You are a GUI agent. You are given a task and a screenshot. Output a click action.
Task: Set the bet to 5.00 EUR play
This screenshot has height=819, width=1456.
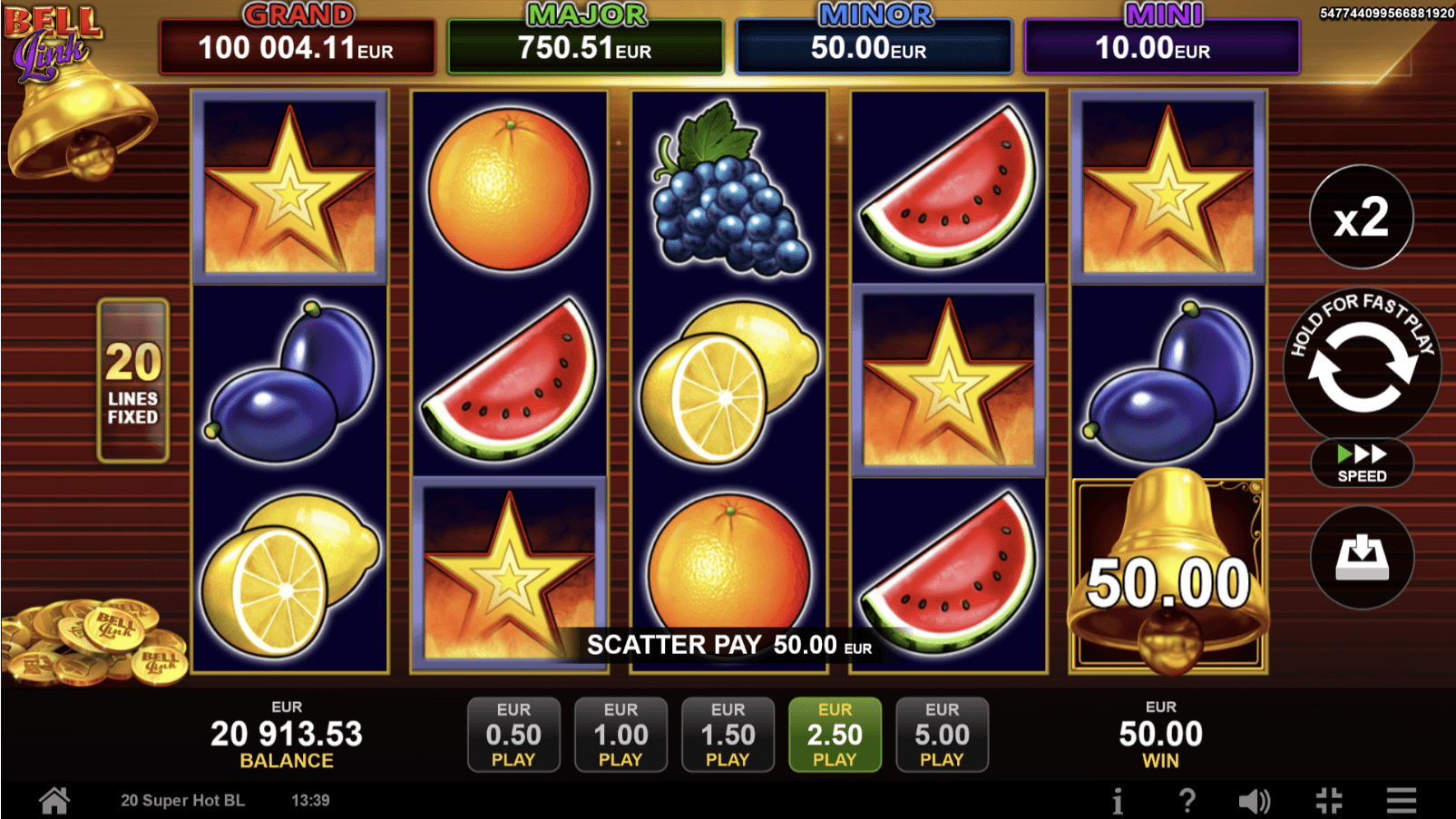point(942,735)
